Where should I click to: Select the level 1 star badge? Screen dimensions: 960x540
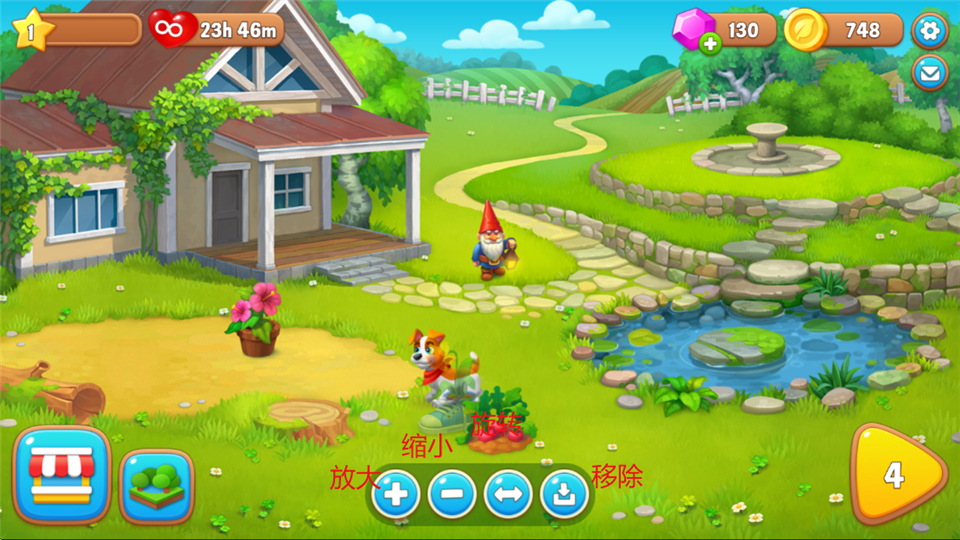coord(31,30)
